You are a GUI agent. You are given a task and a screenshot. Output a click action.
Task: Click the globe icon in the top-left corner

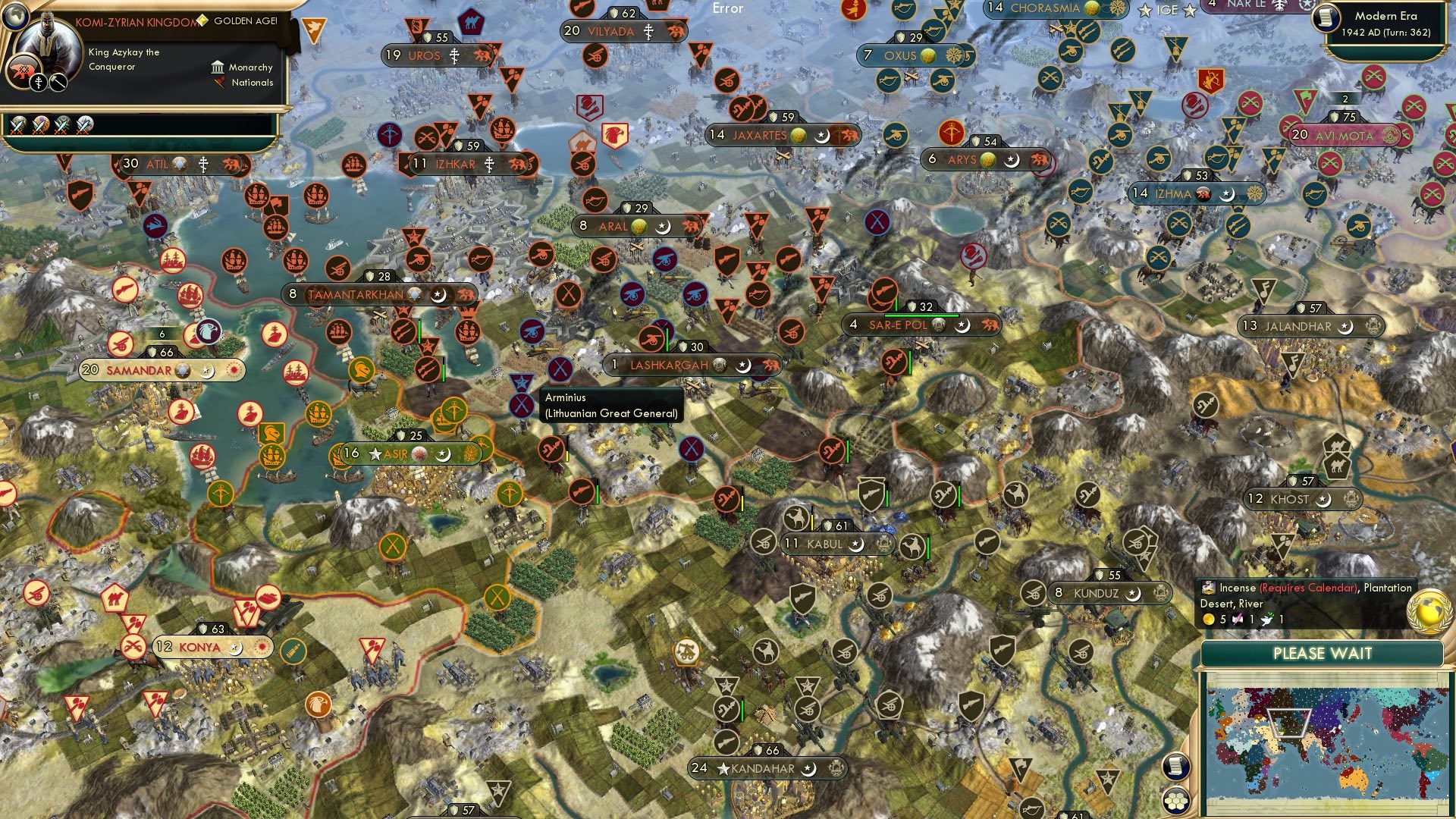pyautogui.click(x=15, y=18)
